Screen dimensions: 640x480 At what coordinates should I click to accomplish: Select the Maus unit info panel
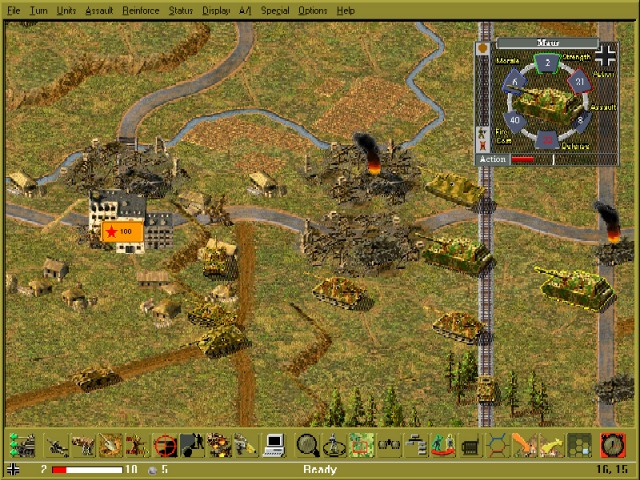tap(547, 101)
